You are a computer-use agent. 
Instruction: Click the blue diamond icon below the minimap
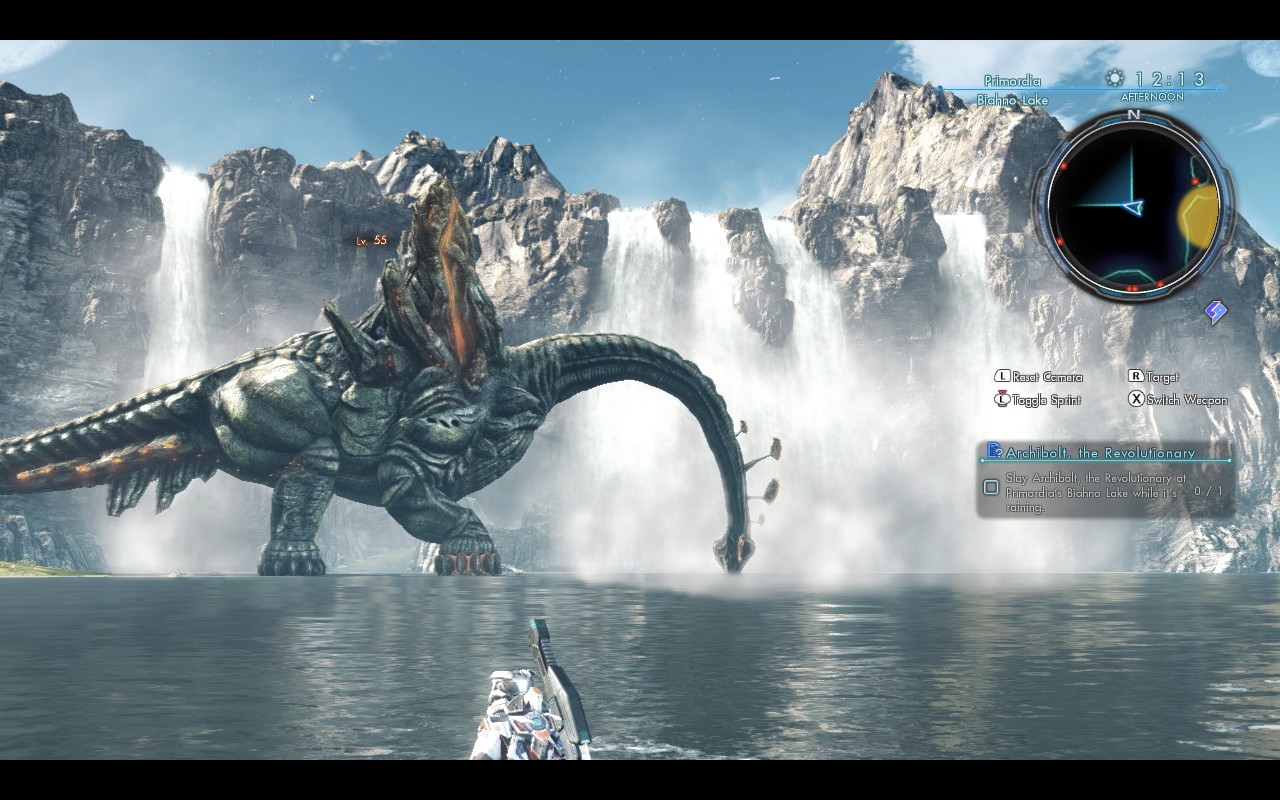coord(1215,313)
